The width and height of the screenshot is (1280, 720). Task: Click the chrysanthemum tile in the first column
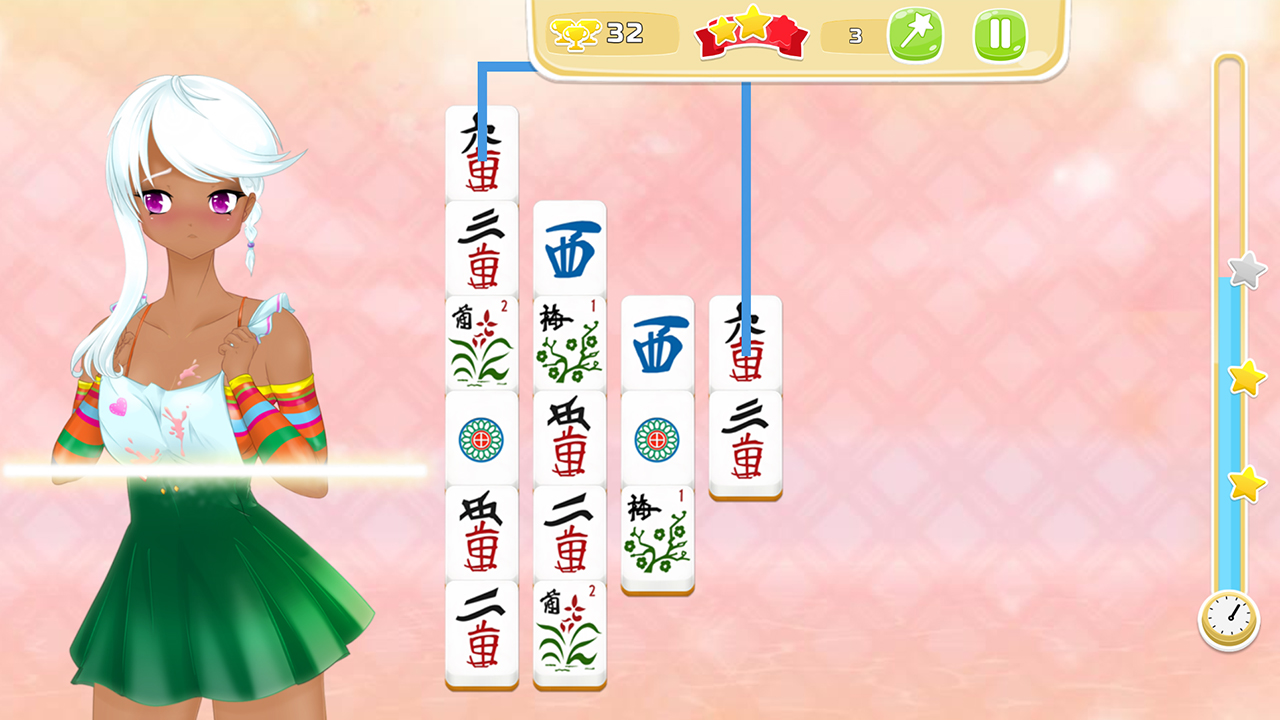click(x=481, y=343)
